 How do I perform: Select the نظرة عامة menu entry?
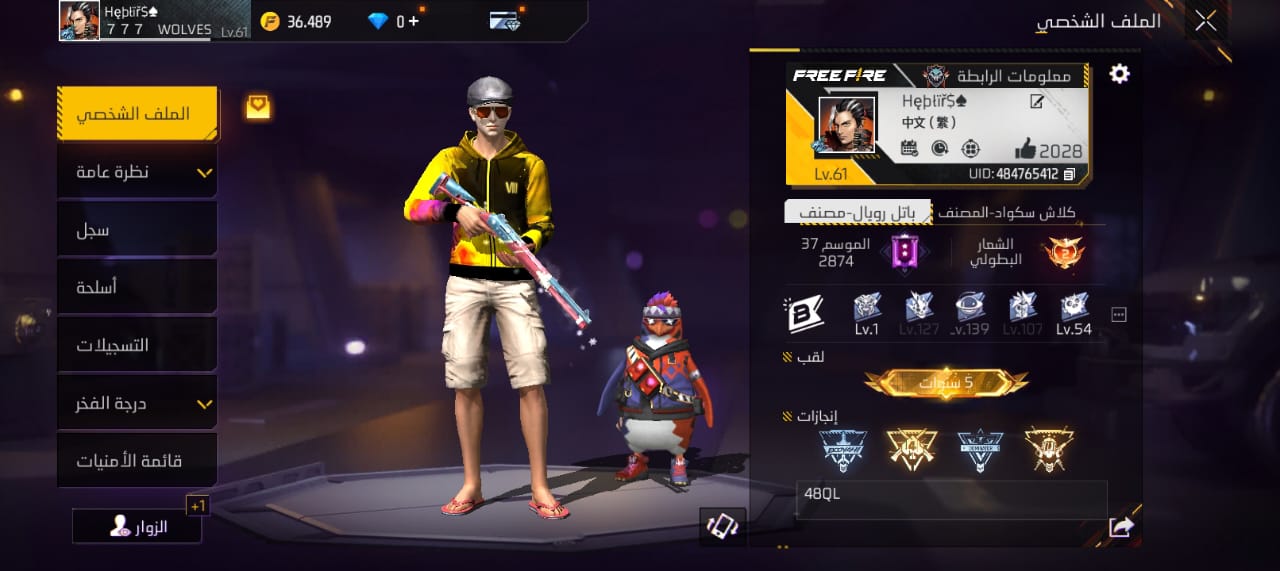coord(137,172)
